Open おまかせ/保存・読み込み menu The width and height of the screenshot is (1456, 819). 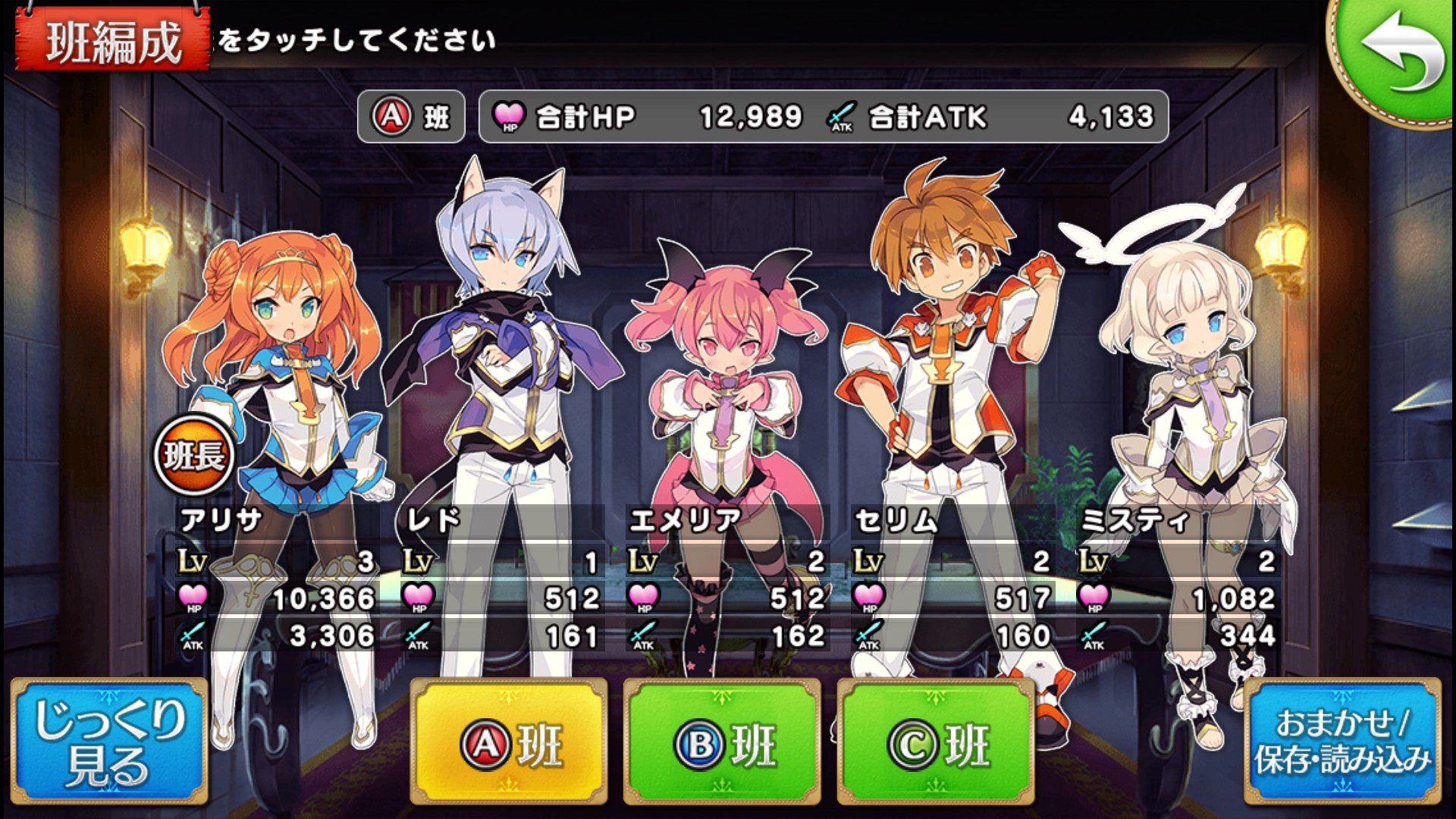pos(1342,742)
